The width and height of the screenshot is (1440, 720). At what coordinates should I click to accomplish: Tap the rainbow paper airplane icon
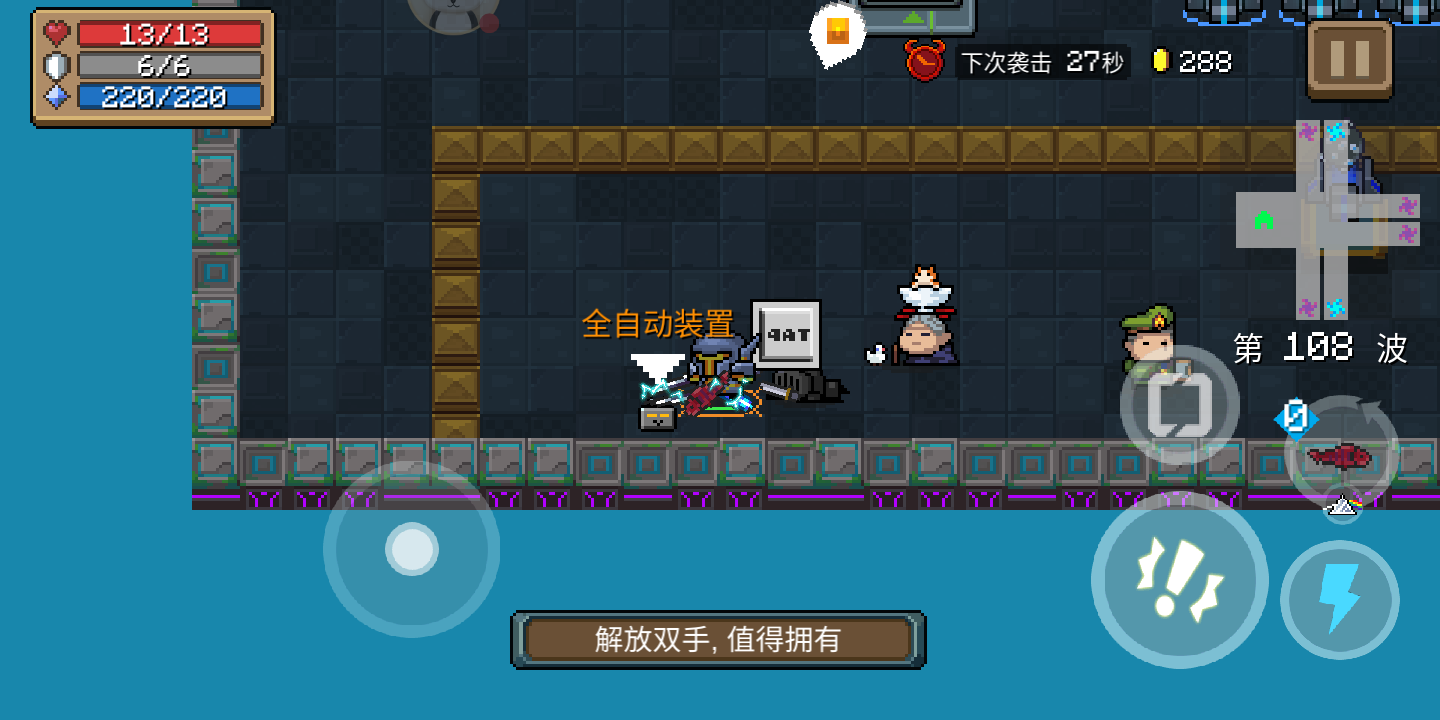[x=1344, y=508]
